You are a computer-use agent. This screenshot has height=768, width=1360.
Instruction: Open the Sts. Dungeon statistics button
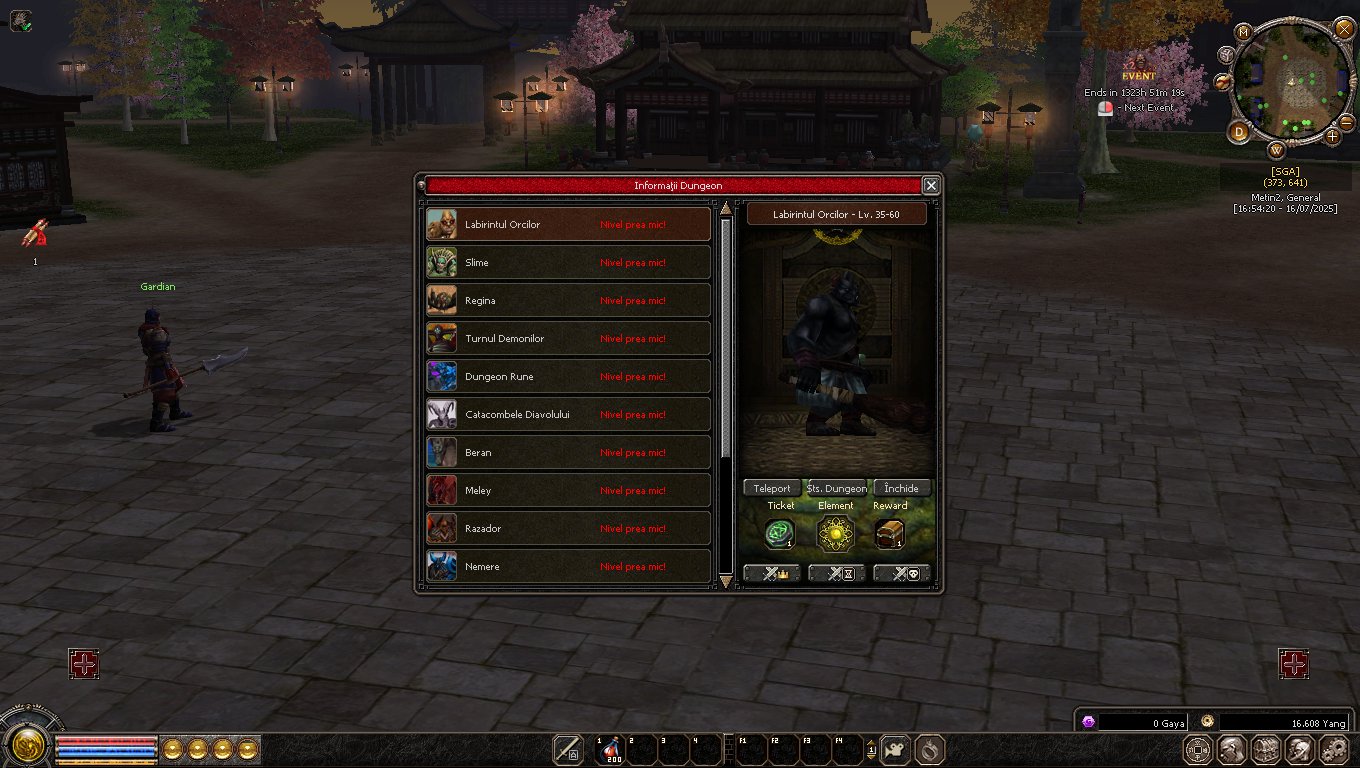[x=837, y=488]
